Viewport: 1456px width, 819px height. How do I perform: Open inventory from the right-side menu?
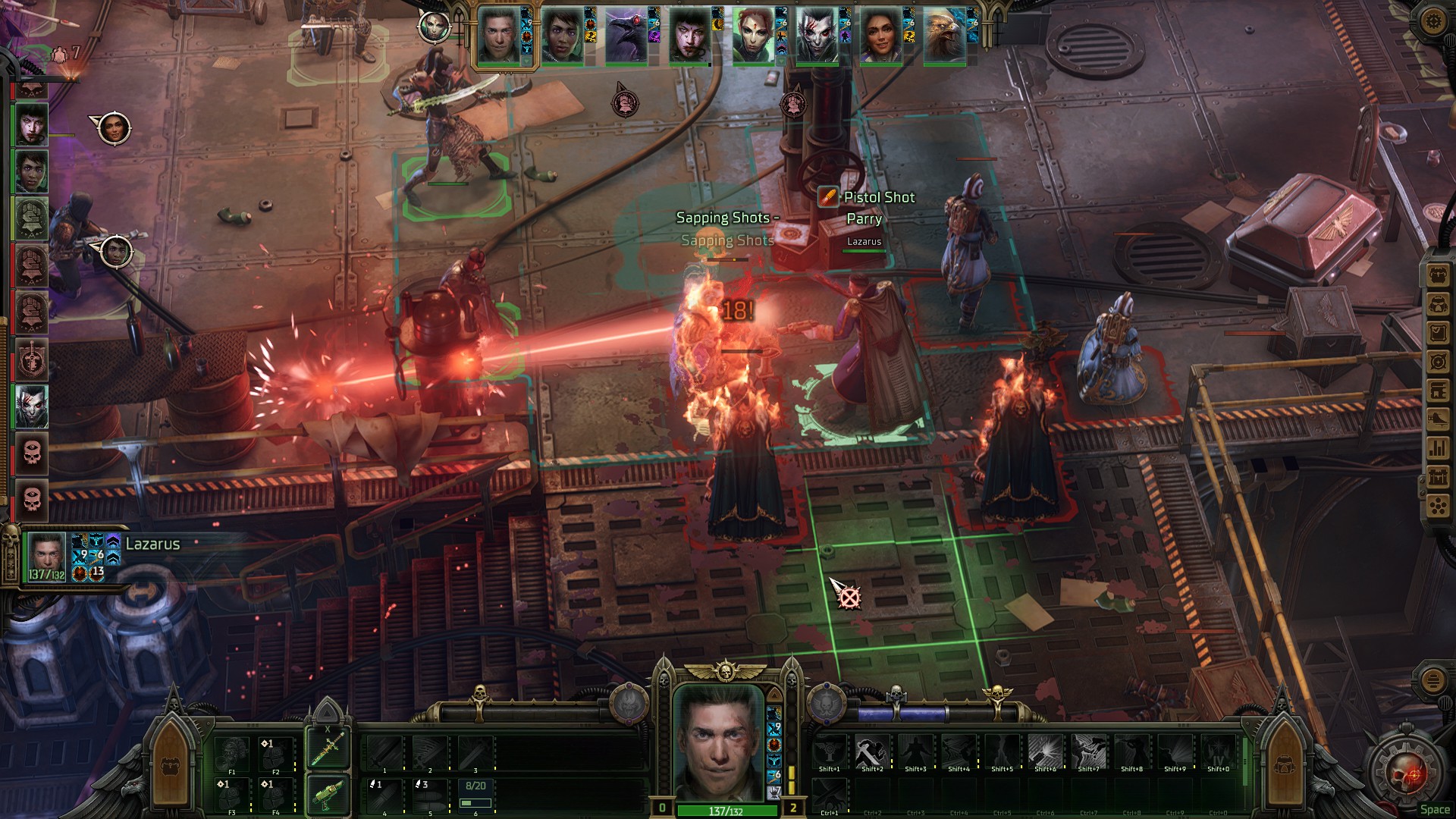click(1438, 275)
